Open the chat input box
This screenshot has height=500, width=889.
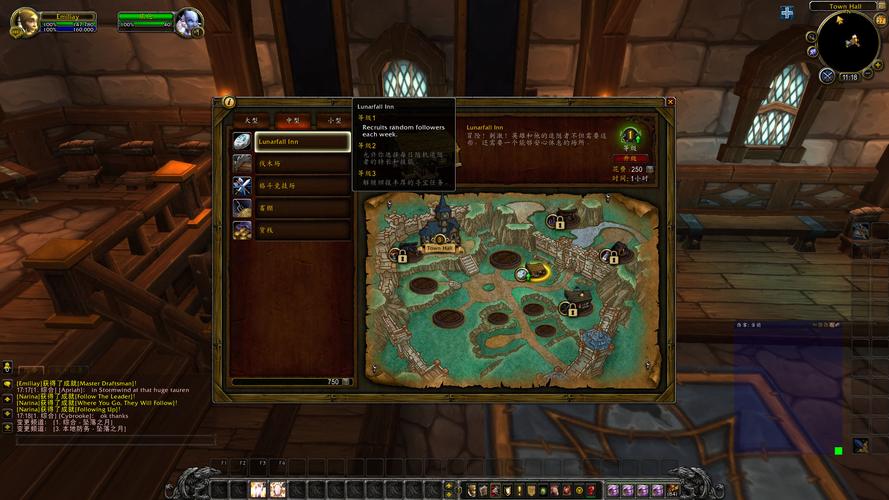pos(110,440)
